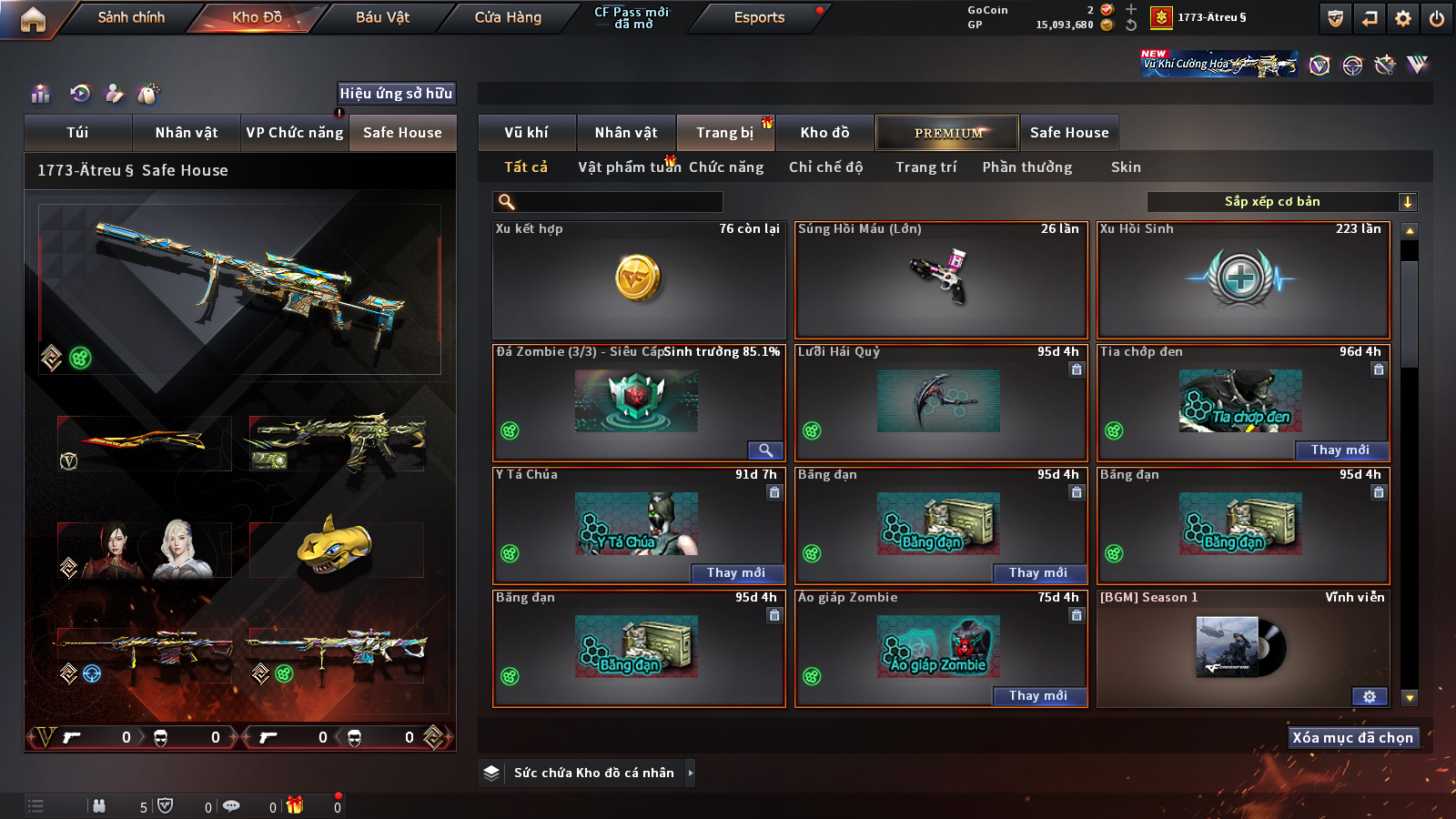Click Xóa mục đã chọn button
1456x819 pixels.
pos(1352,738)
